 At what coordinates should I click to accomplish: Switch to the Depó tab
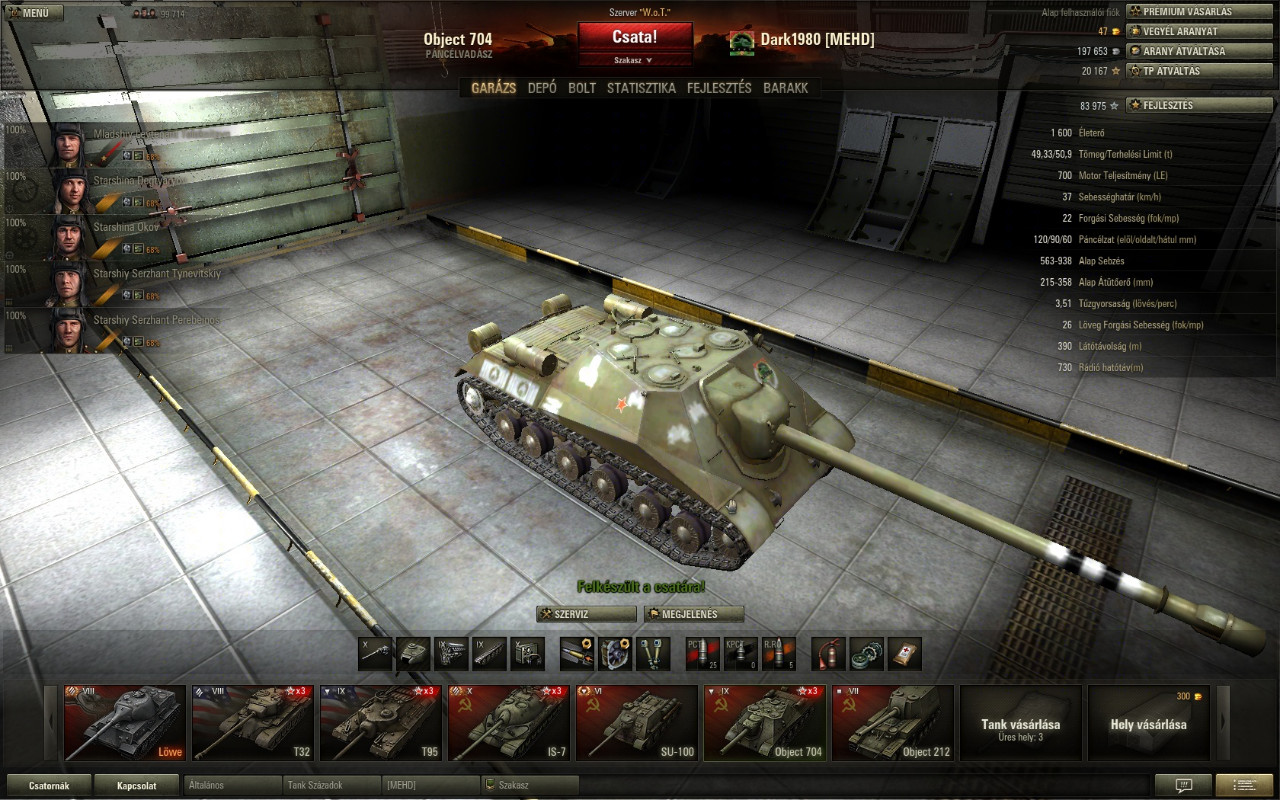click(542, 88)
